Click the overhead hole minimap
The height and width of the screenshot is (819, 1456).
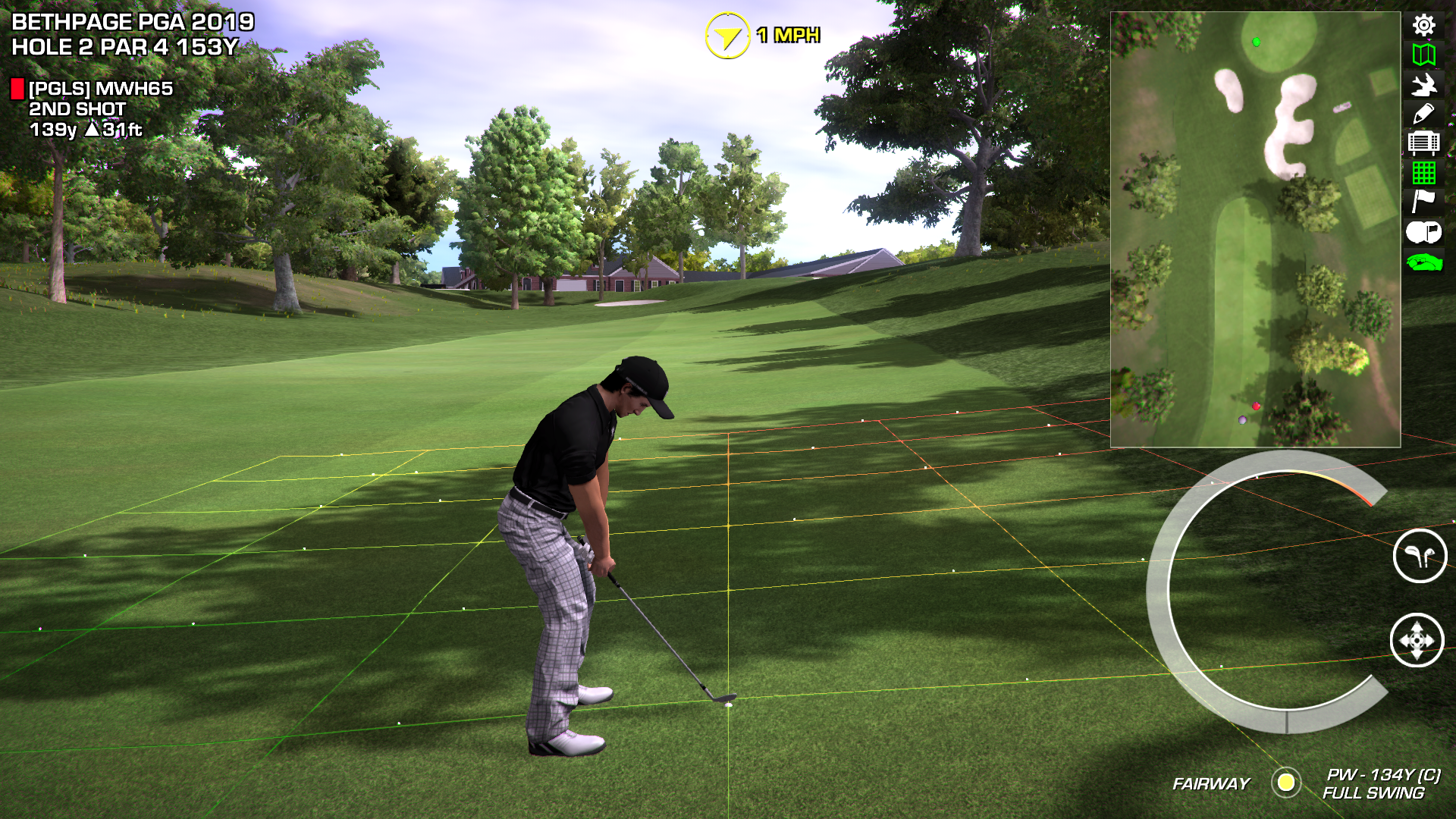1255,229
